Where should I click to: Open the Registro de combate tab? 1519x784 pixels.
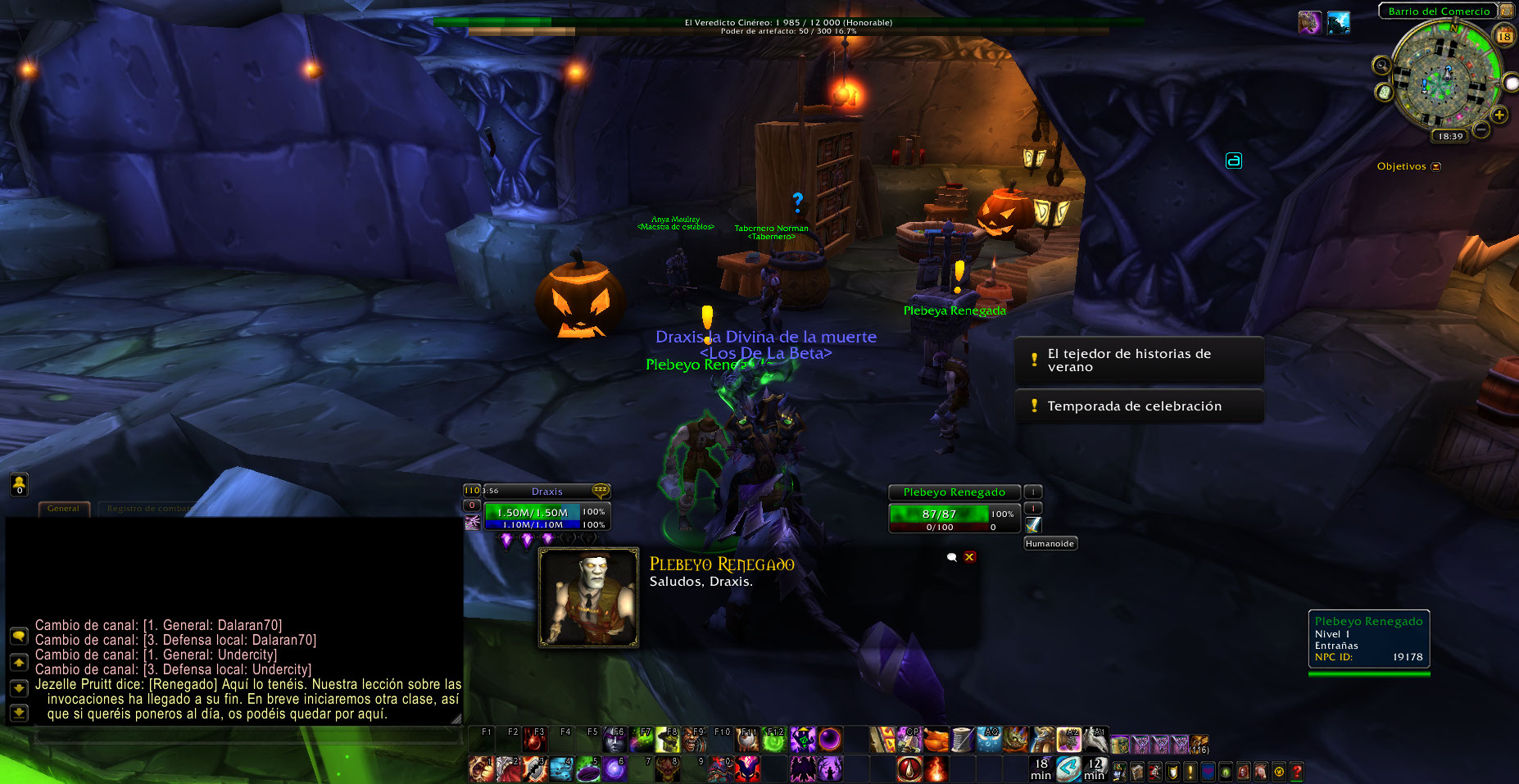click(149, 509)
